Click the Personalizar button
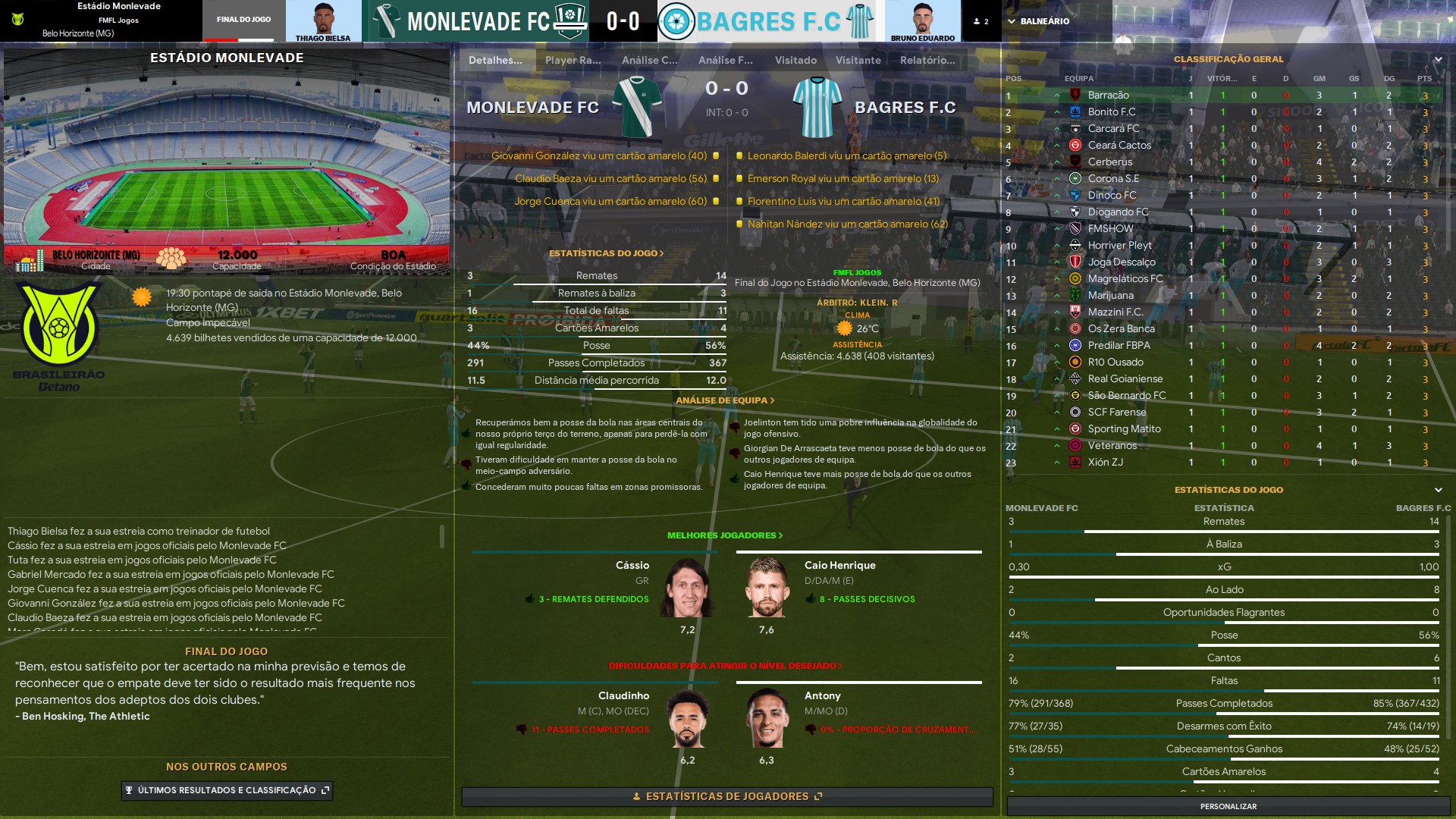The image size is (1456, 819). [x=1228, y=806]
